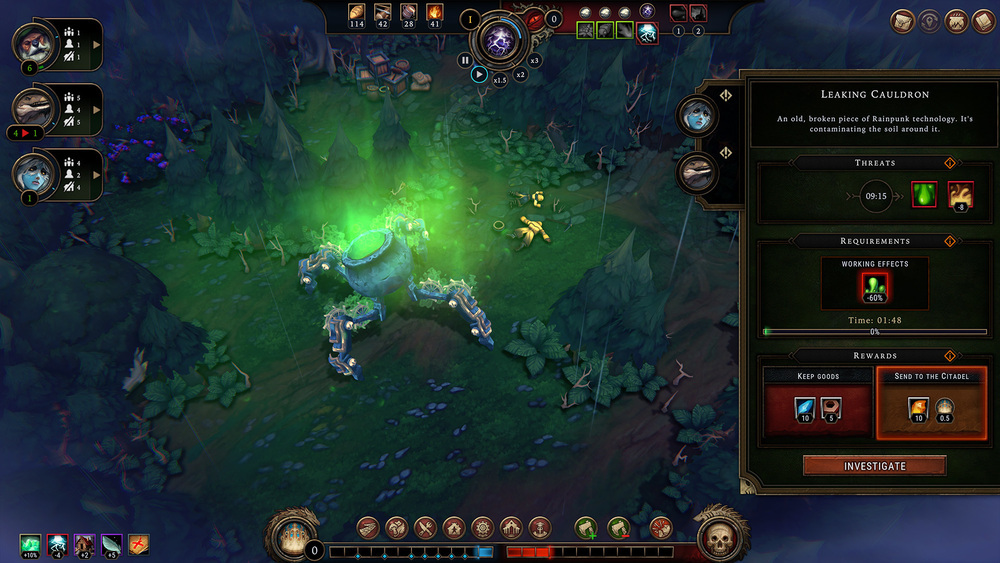Open the fox species panel
Image resolution: width=1000 pixels, height=563 pixels.
click(32, 43)
